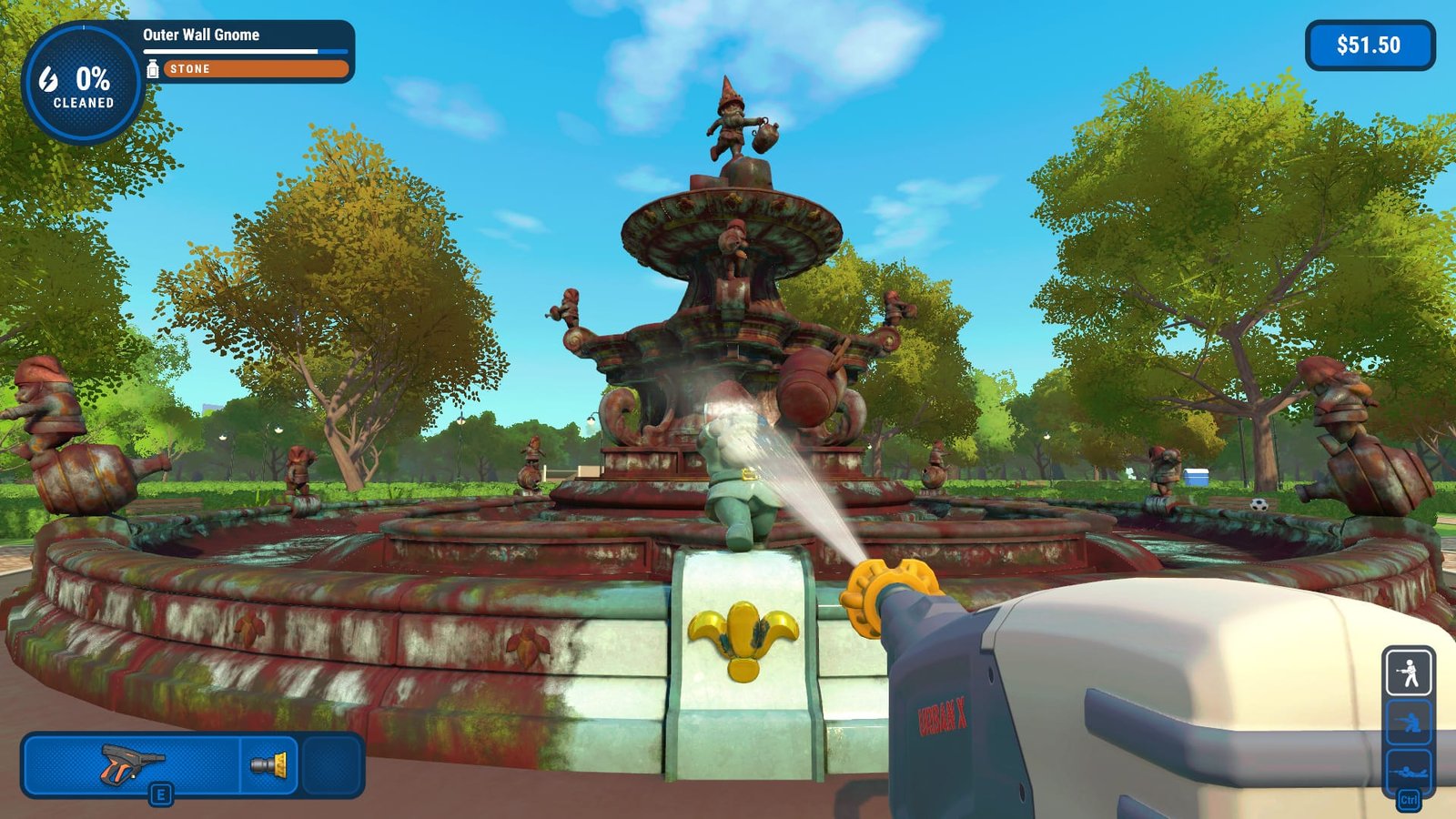Click the soap bottle icon beside STONE label
The width and height of the screenshot is (1456, 819).
[152, 68]
